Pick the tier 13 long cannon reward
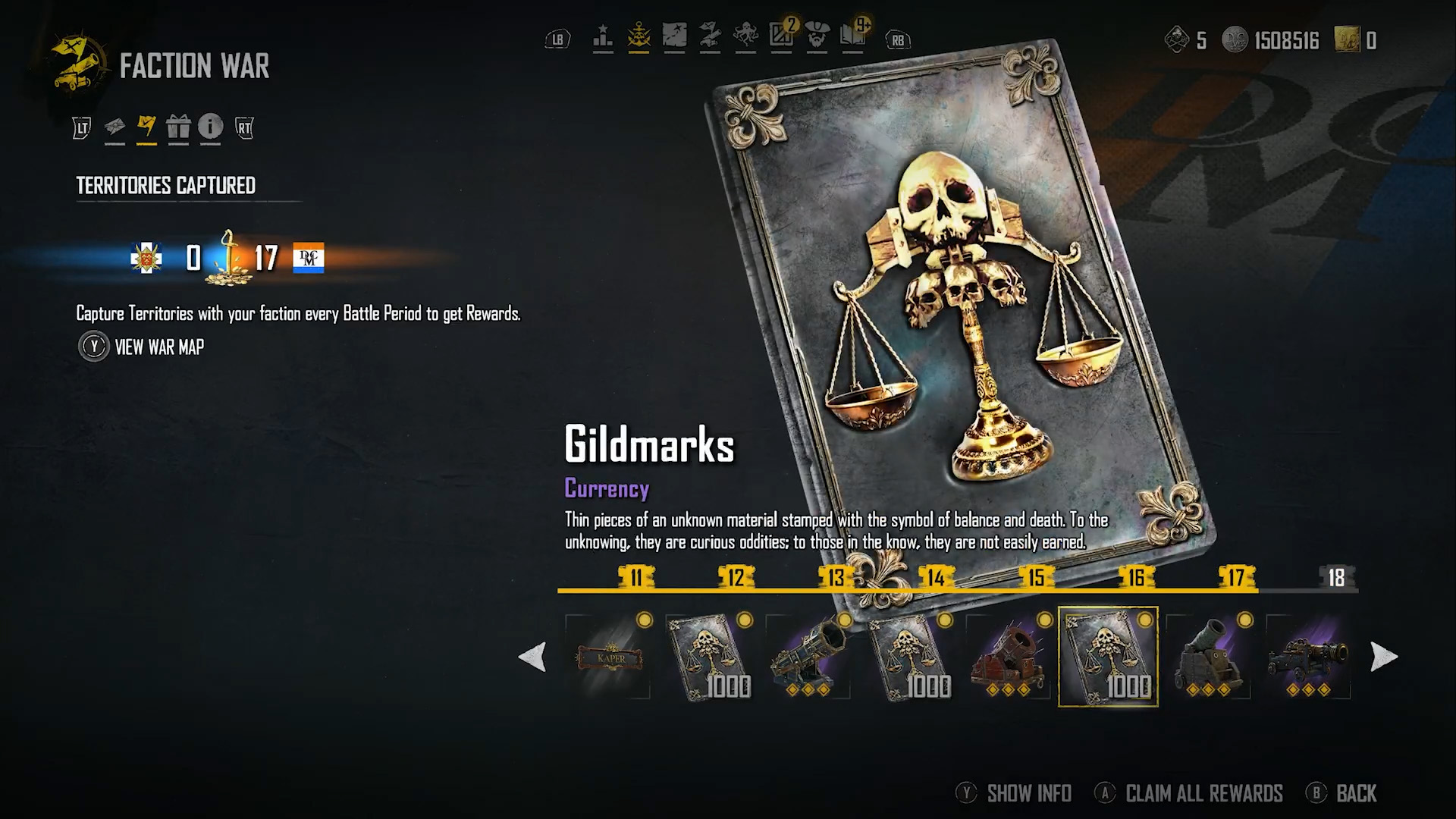Image resolution: width=1456 pixels, height=819 pixels. click(808, 657)
